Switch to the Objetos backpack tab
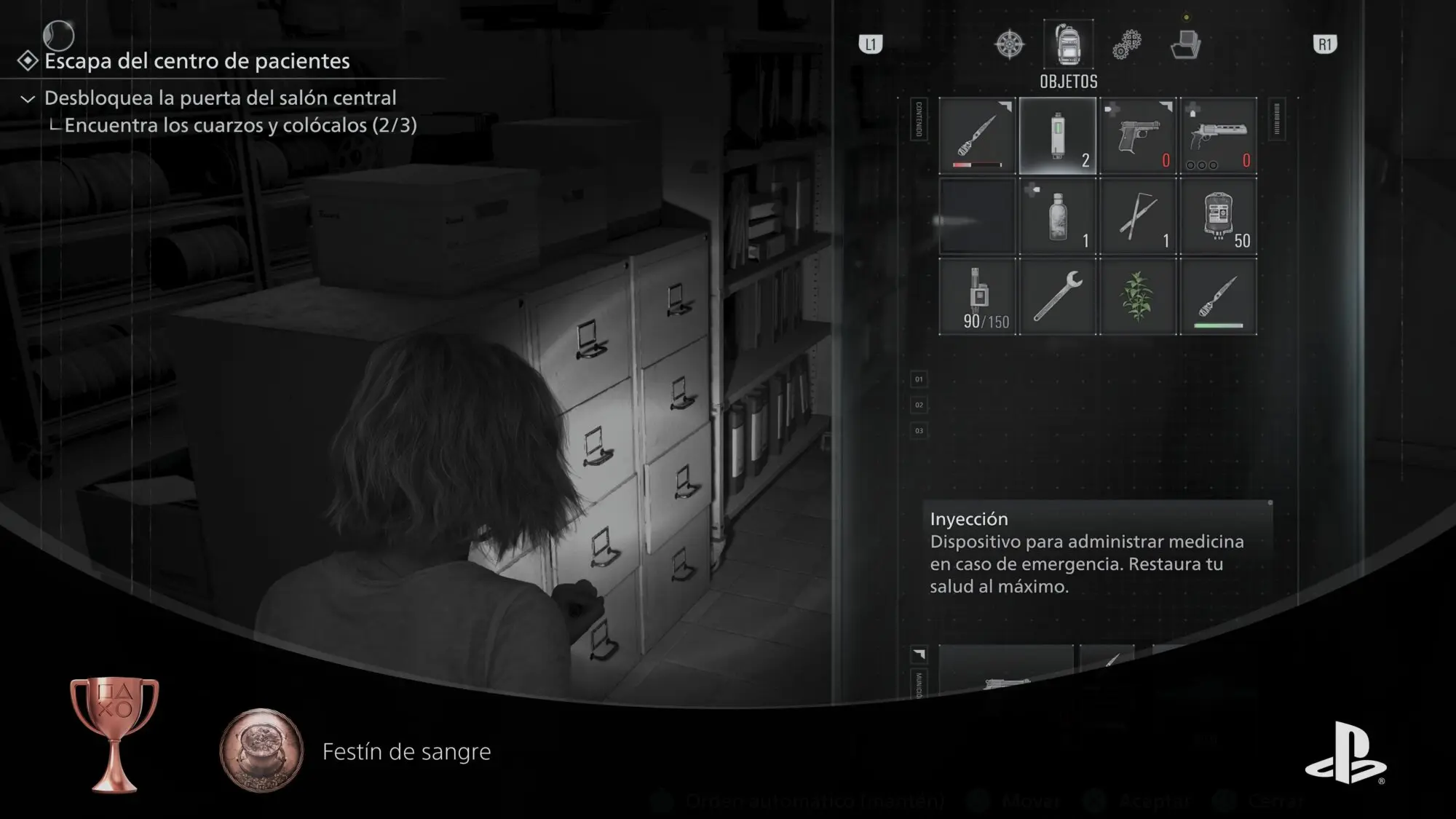Screen dimensions: 1456x819 click(x=1068, y=45)
